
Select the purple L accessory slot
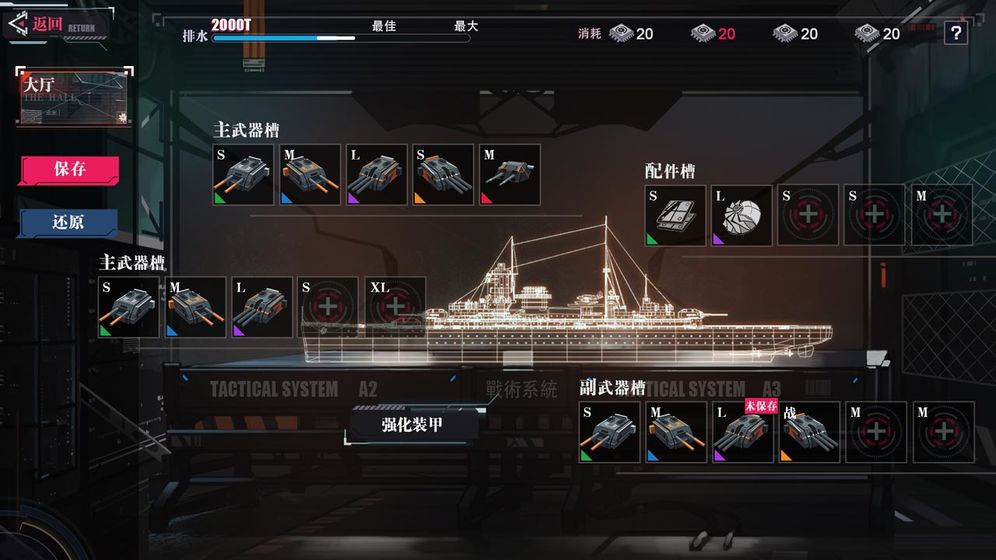pyautogui.click(x=742, y=215)
